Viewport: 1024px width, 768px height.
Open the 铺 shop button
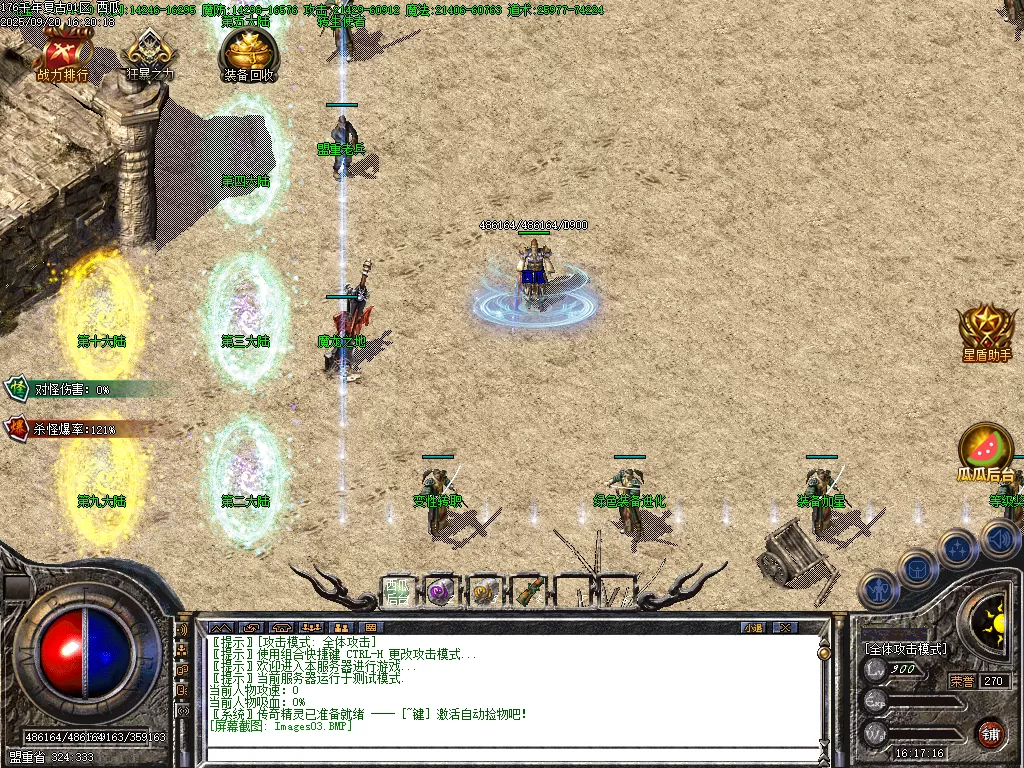tap(990, 732)
